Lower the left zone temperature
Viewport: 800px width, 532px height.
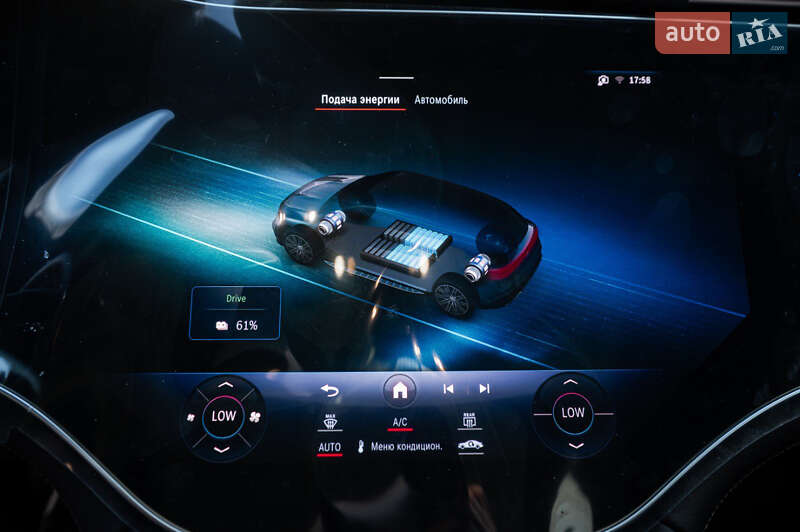224,448
